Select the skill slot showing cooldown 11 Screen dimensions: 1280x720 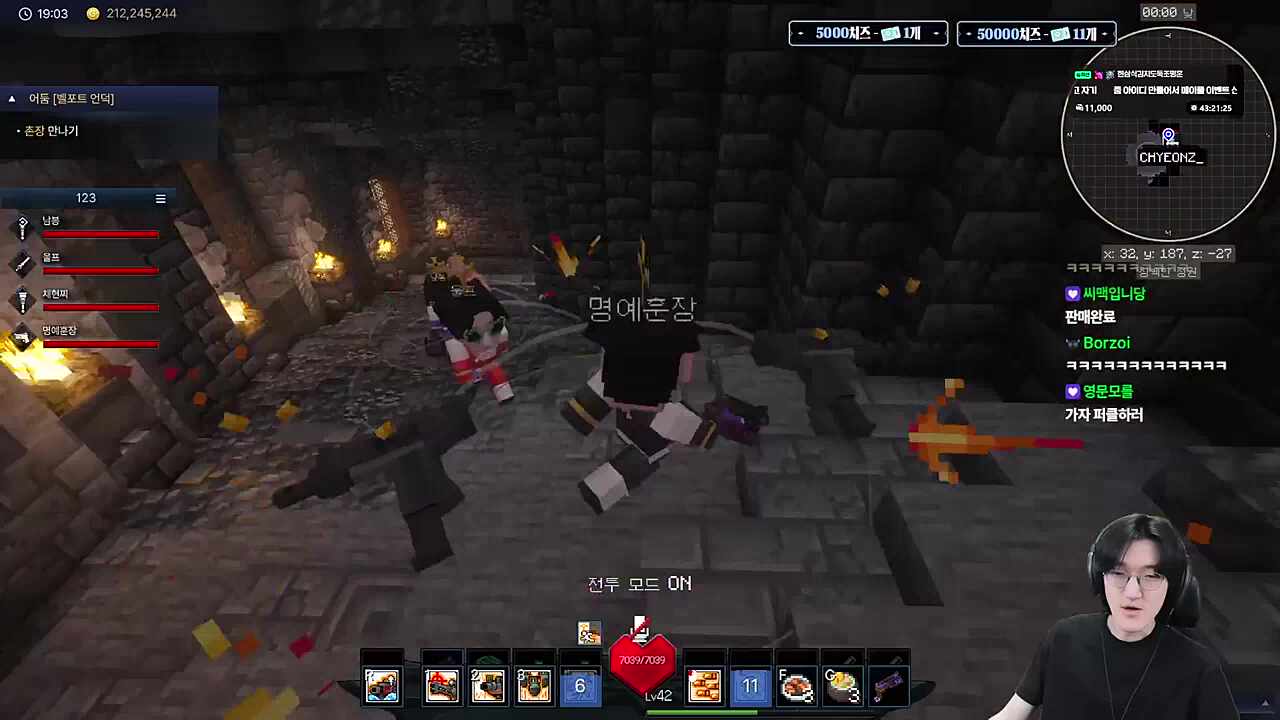[750, 686]
